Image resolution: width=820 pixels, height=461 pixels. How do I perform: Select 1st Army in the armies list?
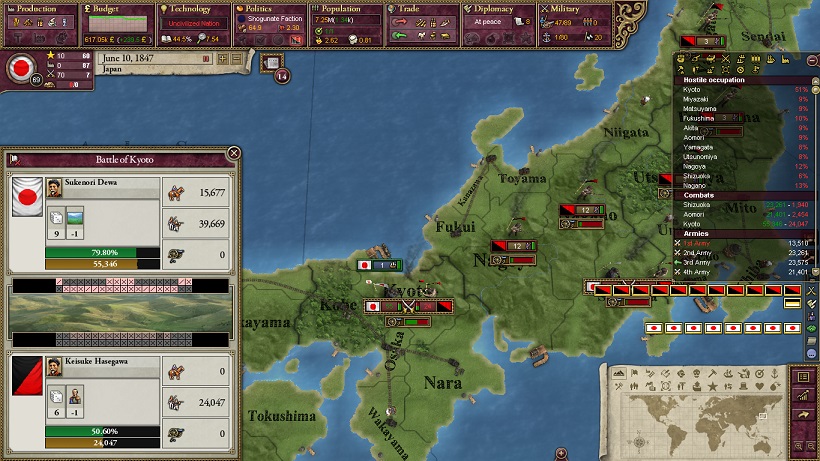(696, 242)
